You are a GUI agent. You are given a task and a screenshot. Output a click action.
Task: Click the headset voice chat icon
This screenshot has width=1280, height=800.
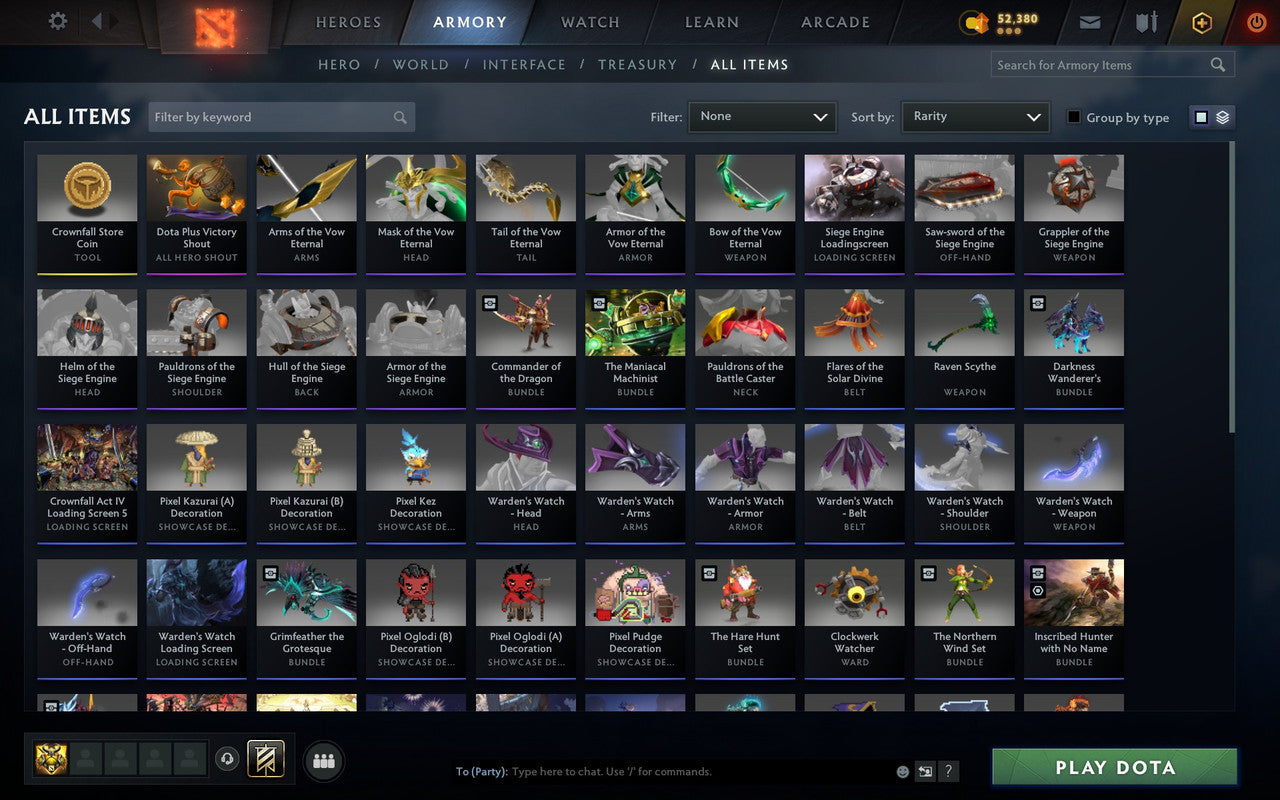(229, 760)
